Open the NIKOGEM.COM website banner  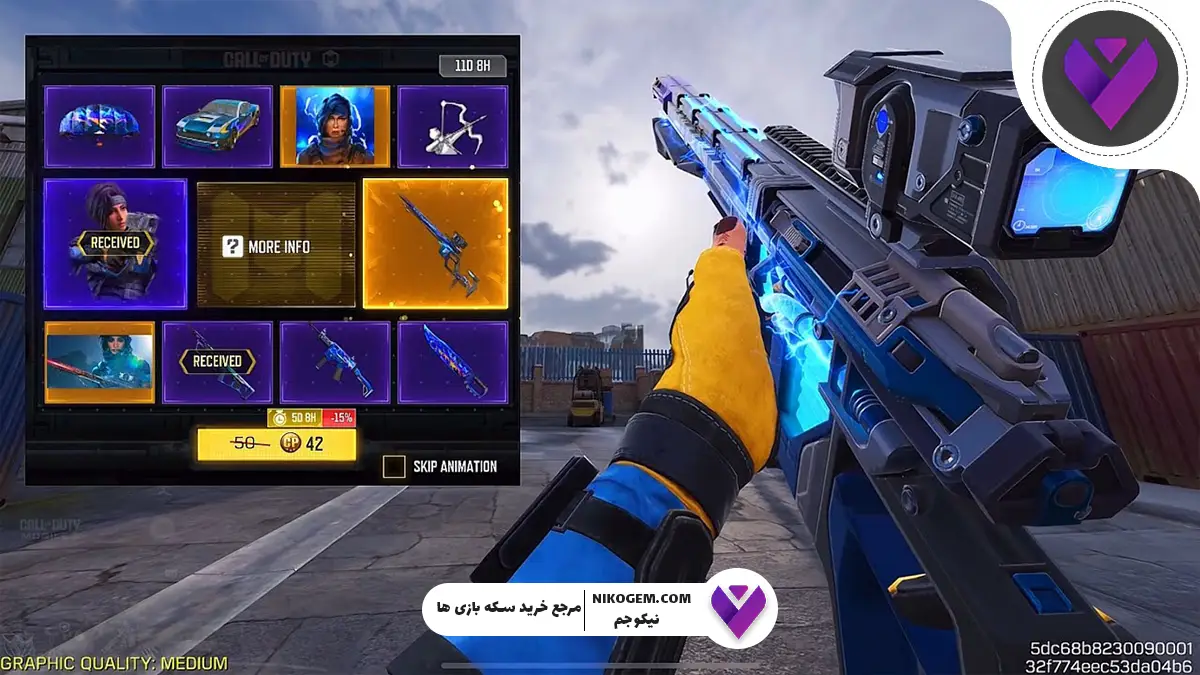pos(600,608)
